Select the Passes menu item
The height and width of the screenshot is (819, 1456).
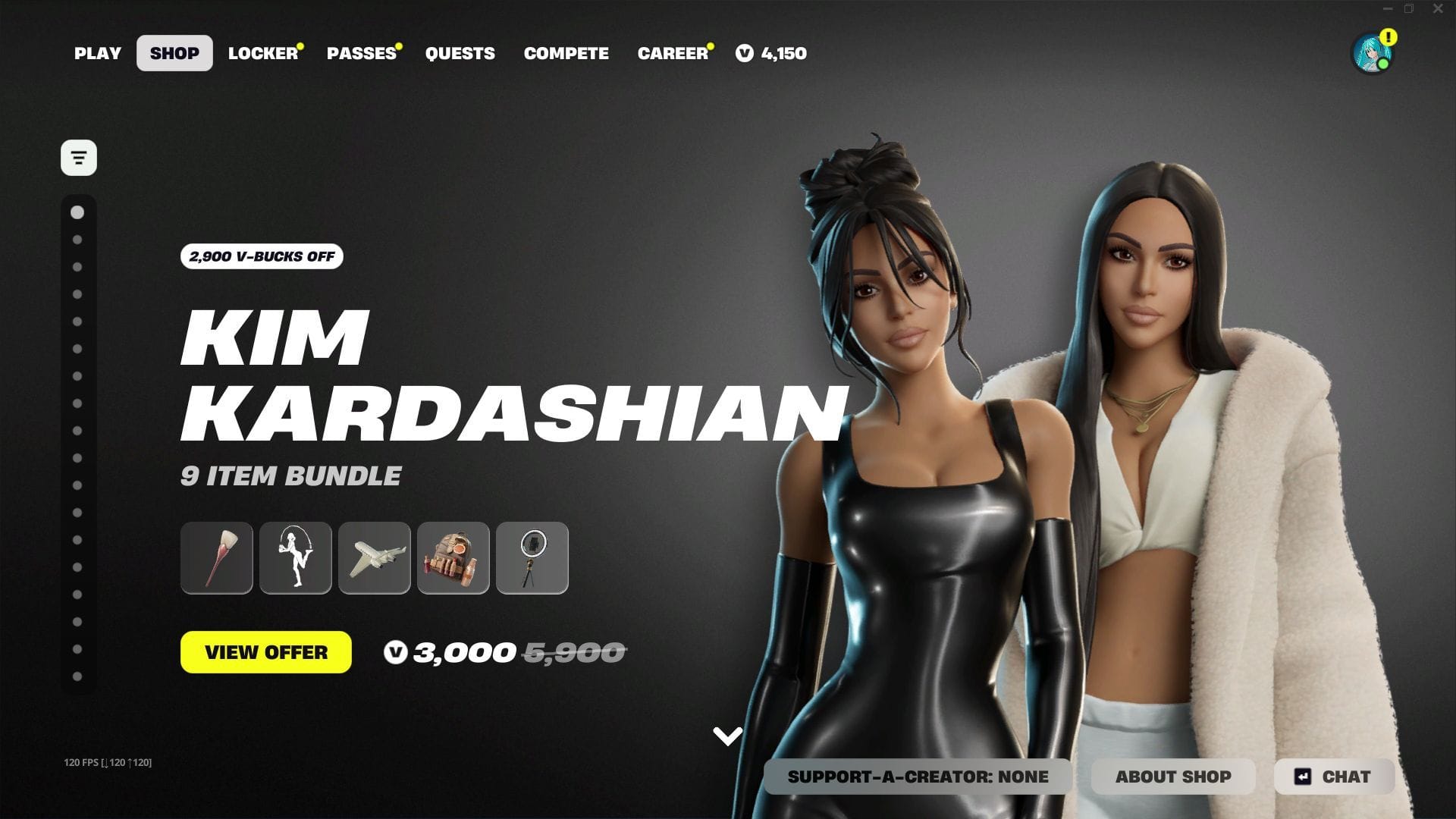pyautogui.click(x=362, y=53)
